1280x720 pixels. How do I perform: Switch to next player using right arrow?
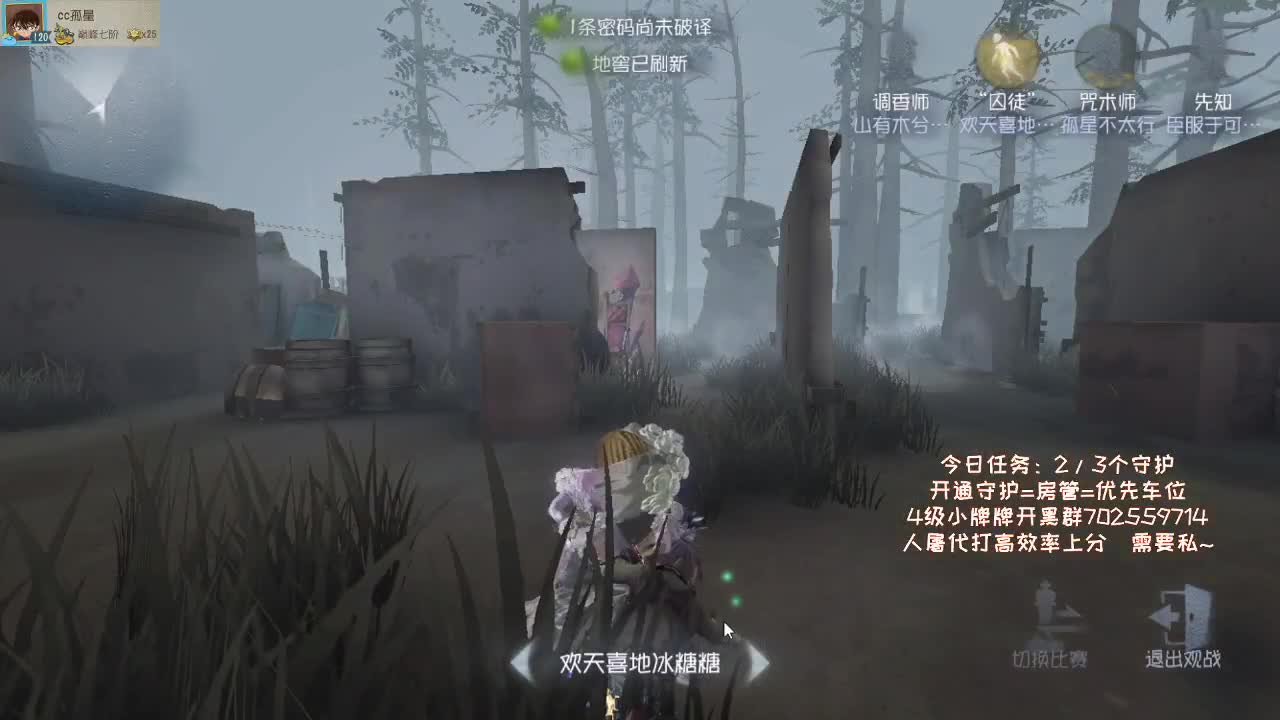click(762, 662)
